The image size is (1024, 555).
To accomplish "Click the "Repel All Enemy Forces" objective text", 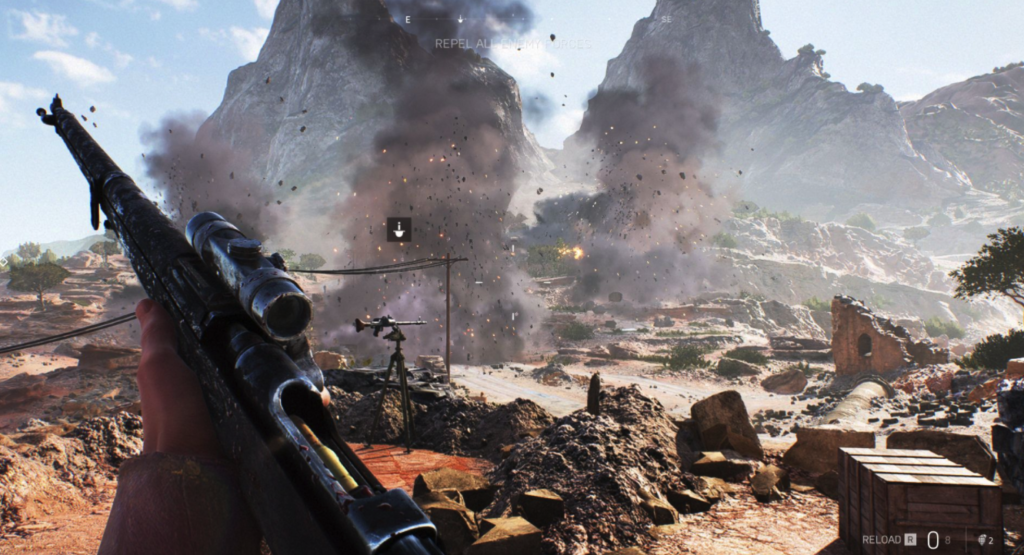I will pos(512,44).
